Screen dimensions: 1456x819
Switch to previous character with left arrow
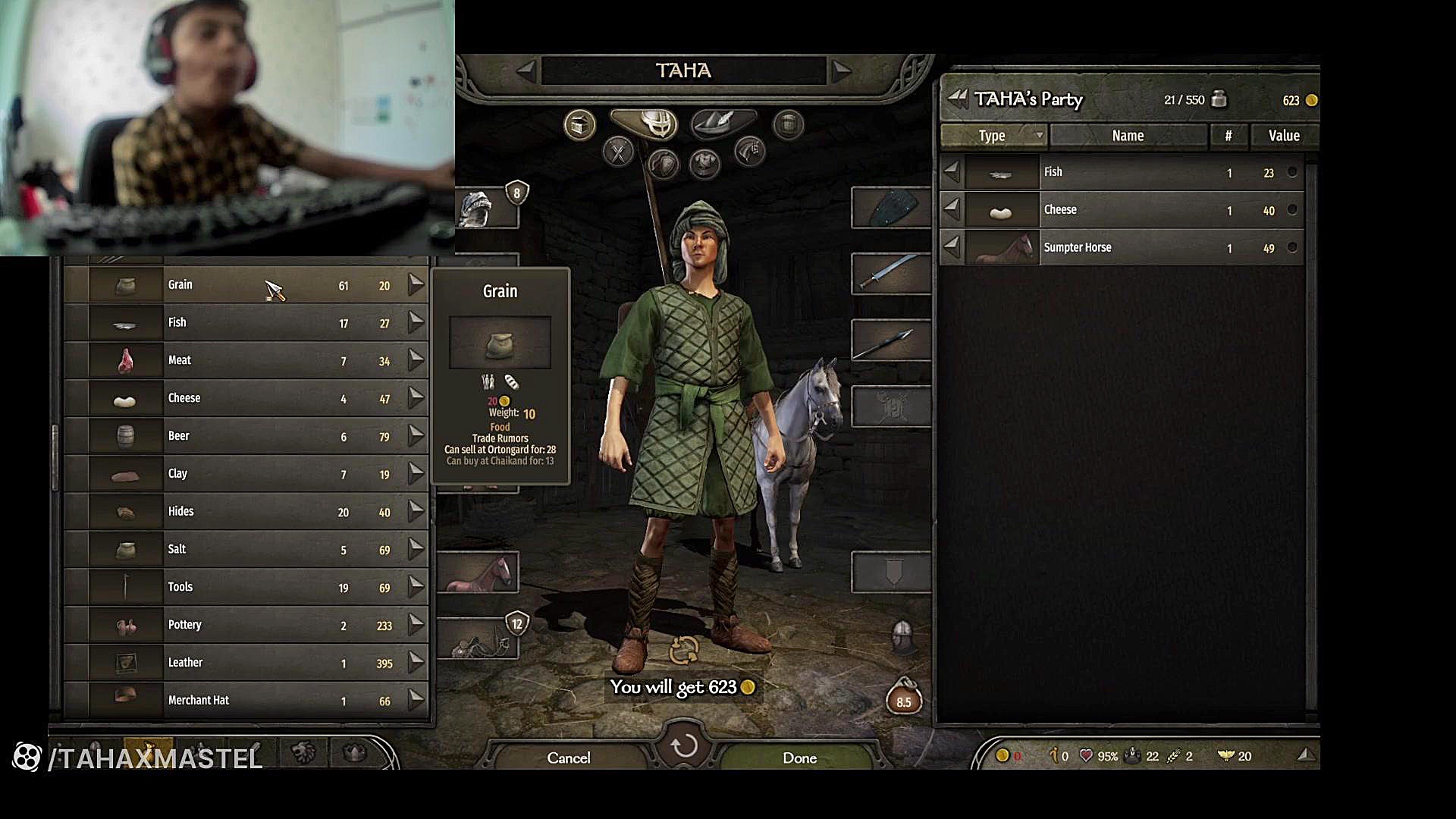tap(525, 71)
